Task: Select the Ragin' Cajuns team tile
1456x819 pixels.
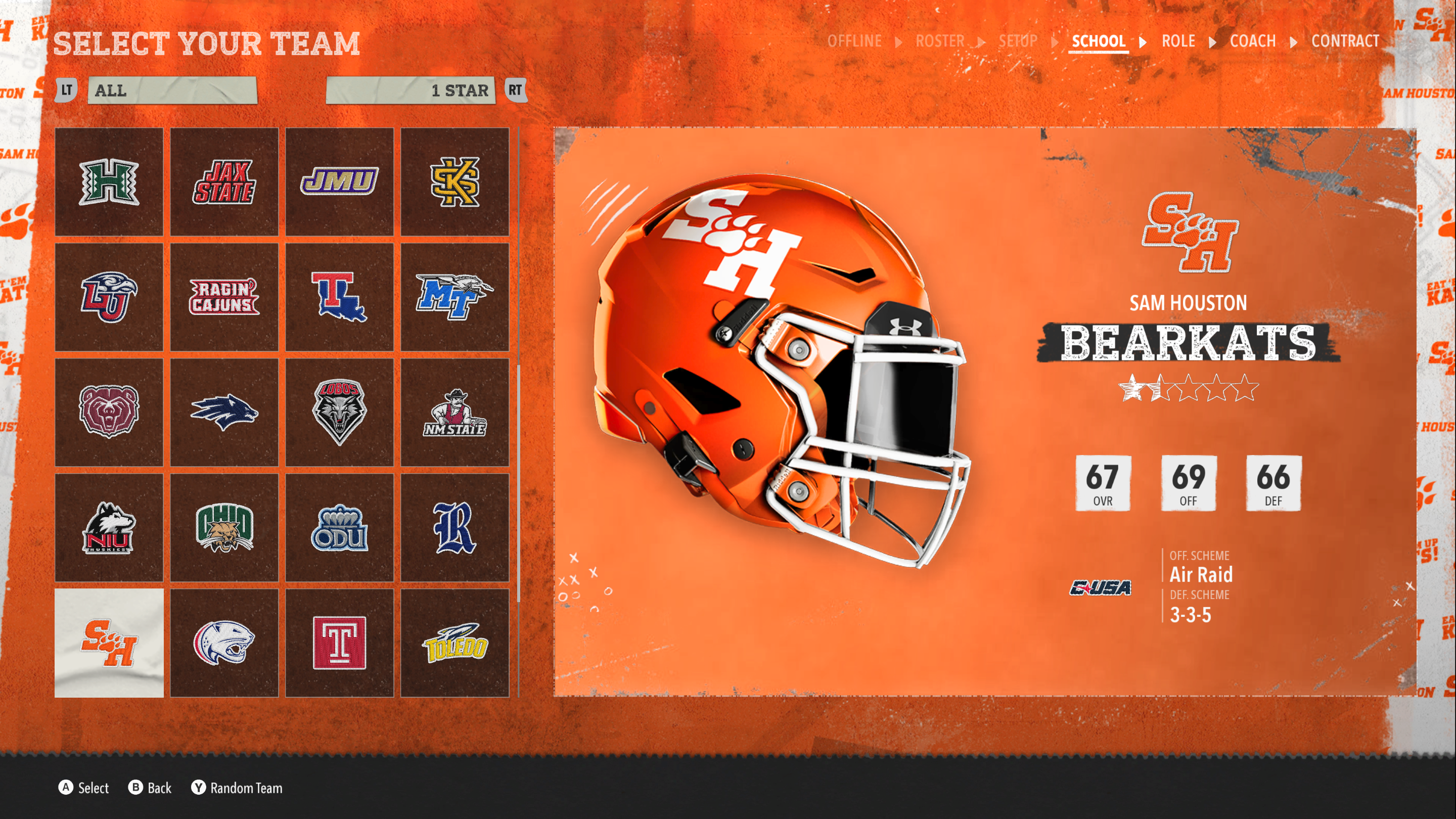Action: (x=224, y=297)
